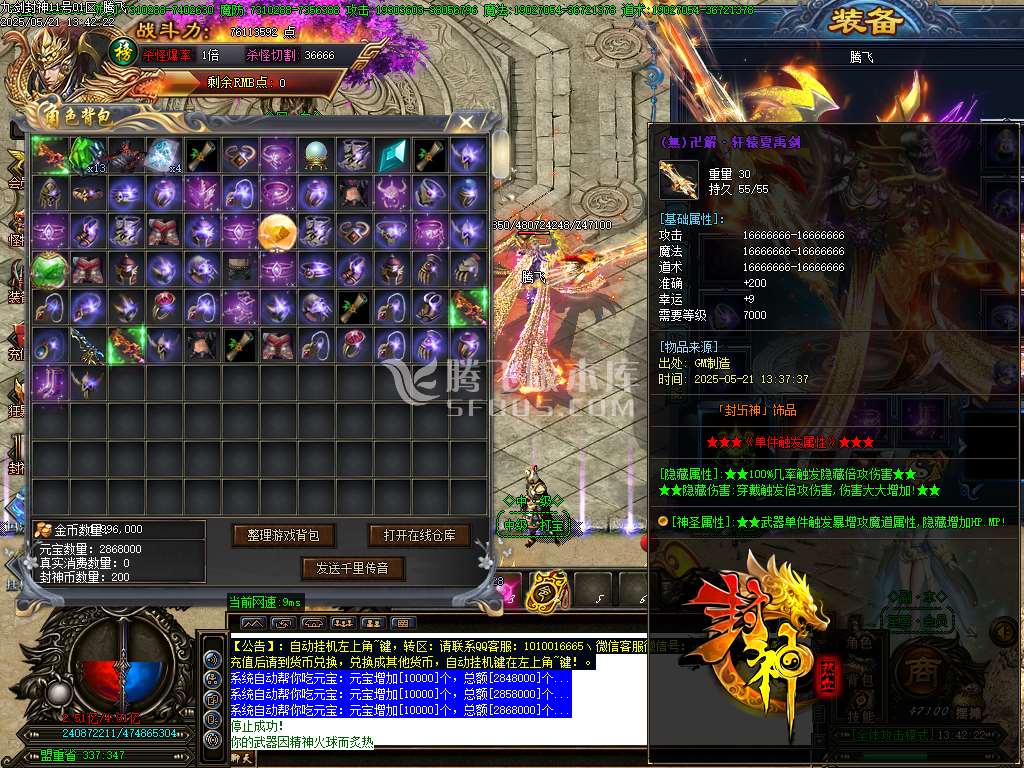Toggle the sound speaker button beside chat
The height and width of the screenshot is (768, 1024).
[212, 660]
